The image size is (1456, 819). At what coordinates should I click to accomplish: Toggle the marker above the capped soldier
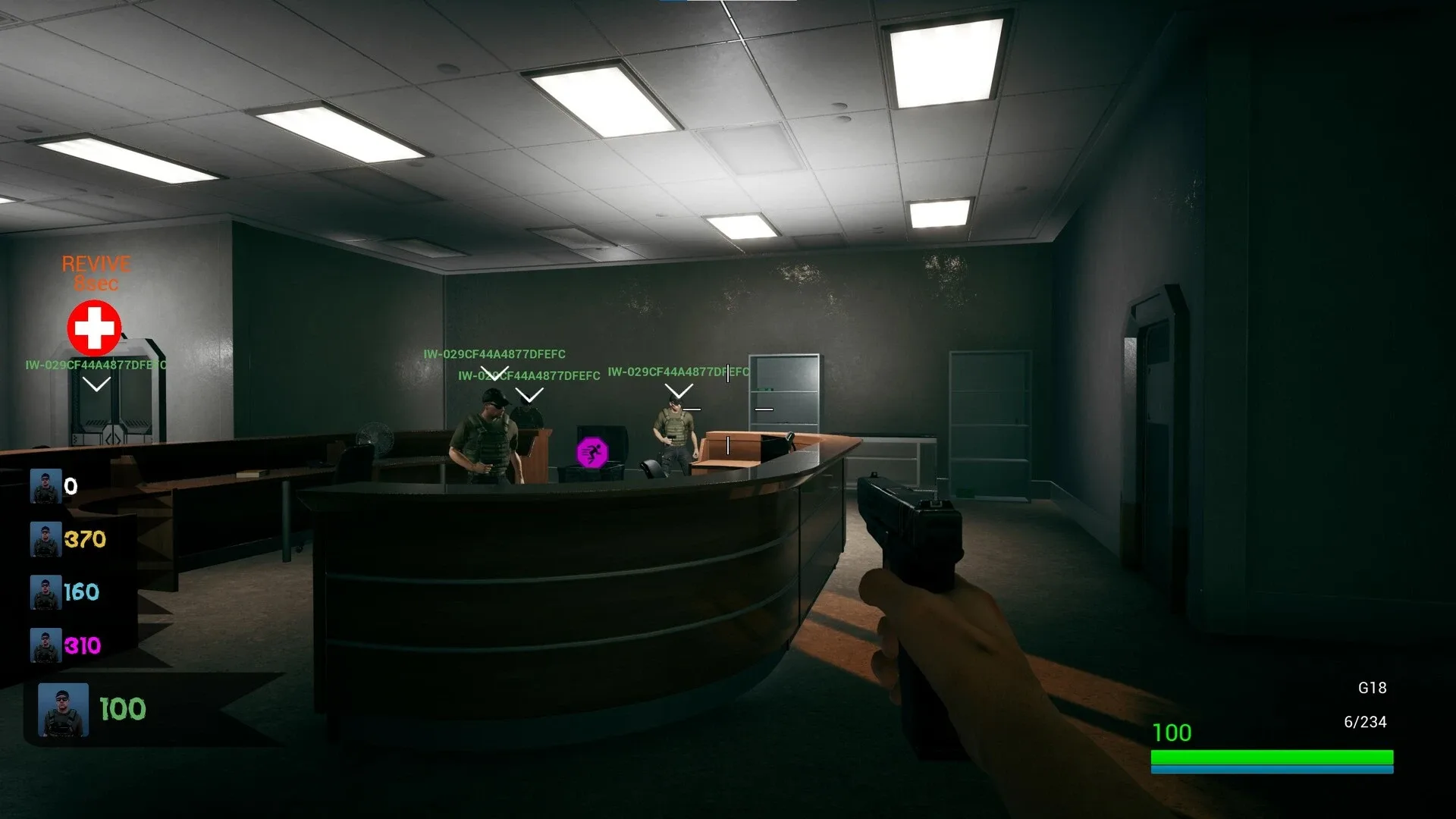pyautogui.click(x=497, y=373)
